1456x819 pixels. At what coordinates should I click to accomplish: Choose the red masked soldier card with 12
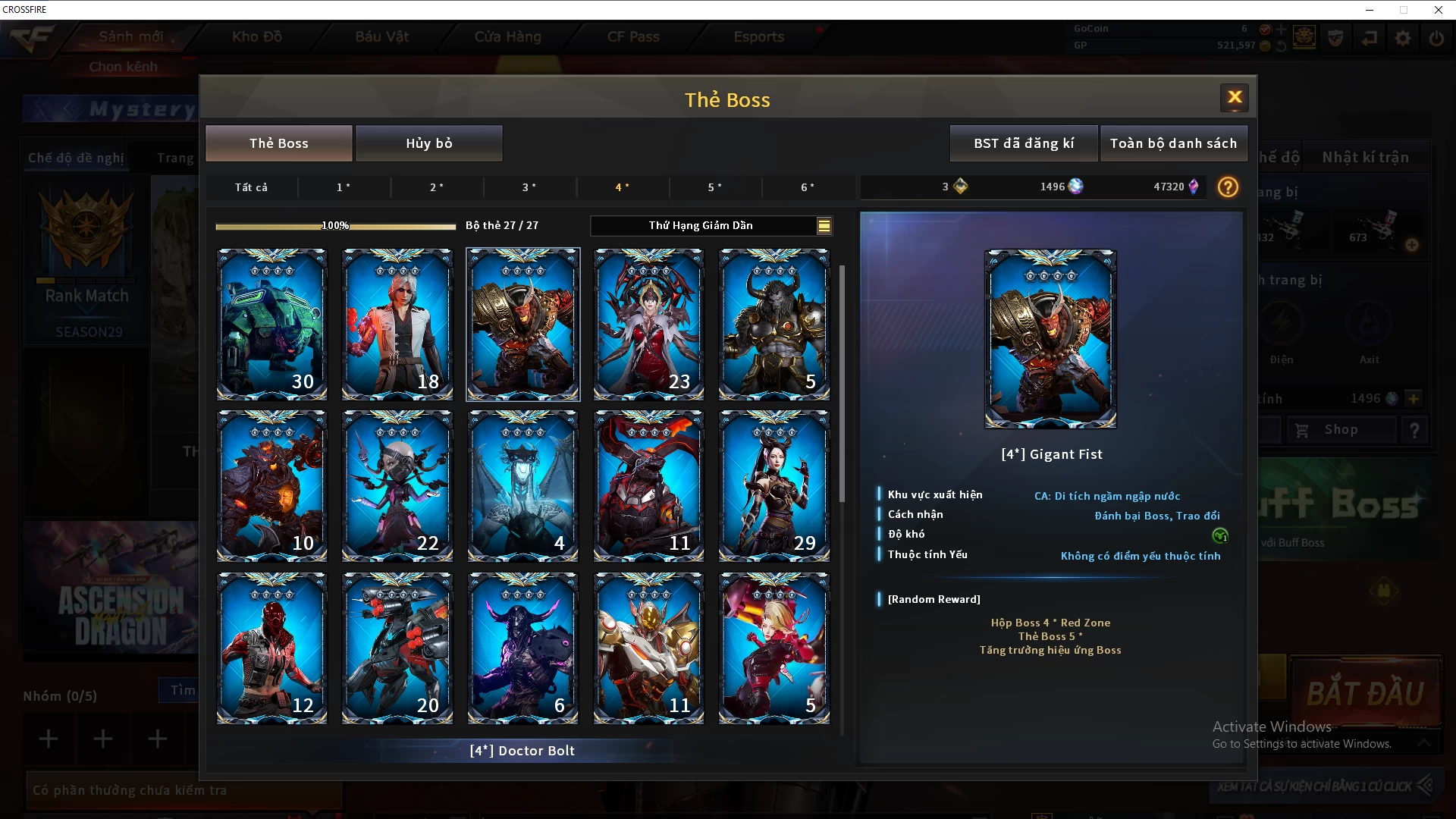271,648
